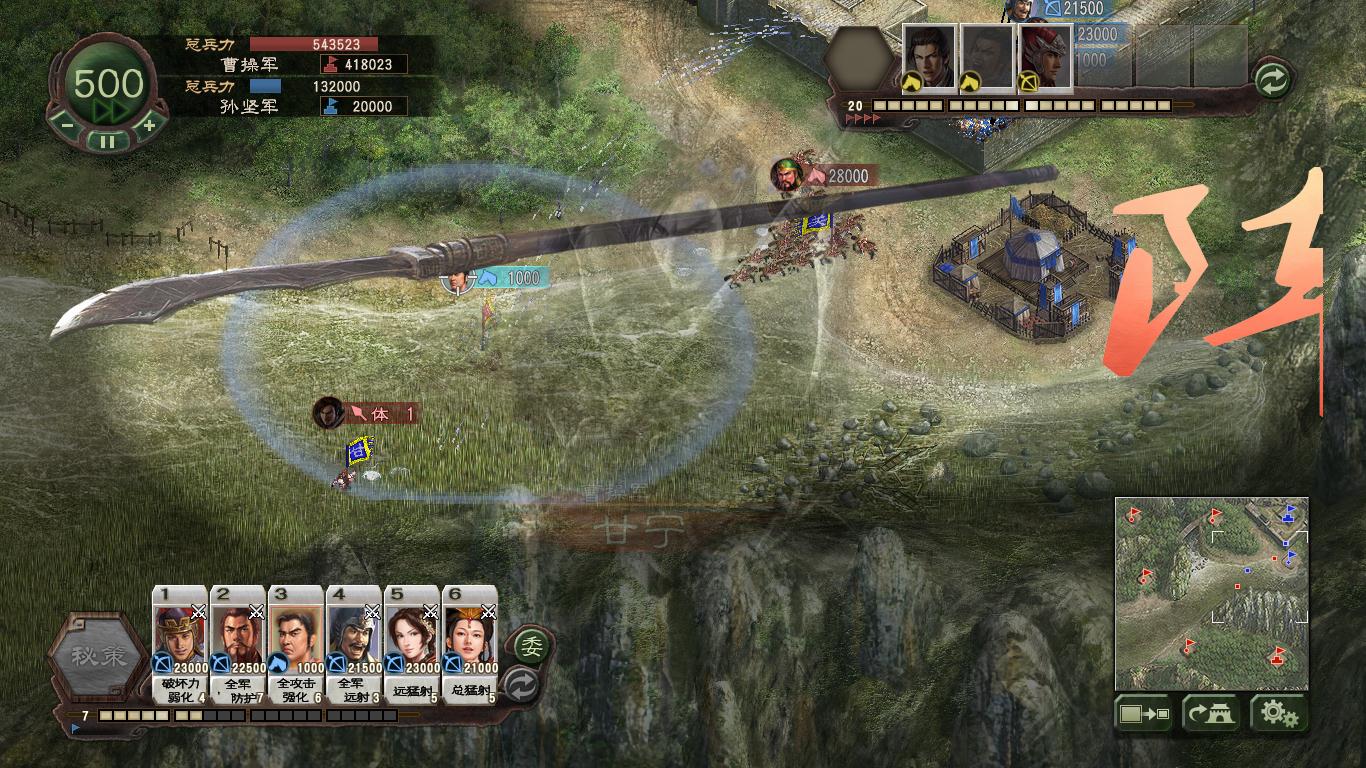This screenshot has width=1366, height=768.
Task: Click the castle arrow retreat button
Action: click(x=1211, y=714)
